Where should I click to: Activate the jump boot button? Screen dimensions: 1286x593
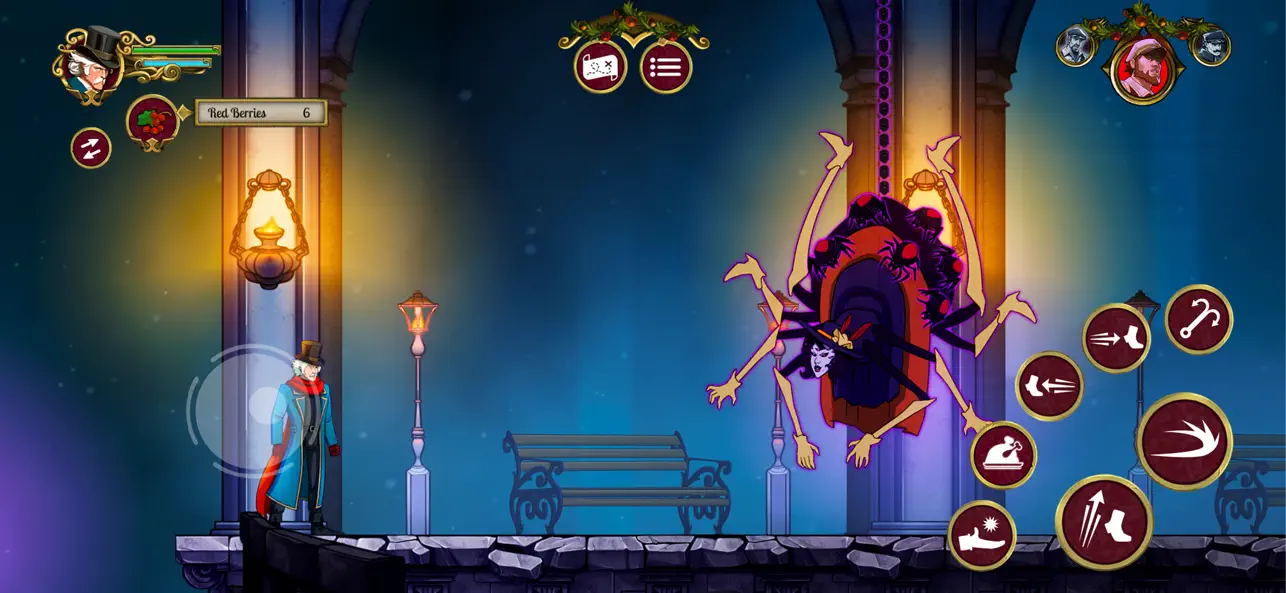1103,521
